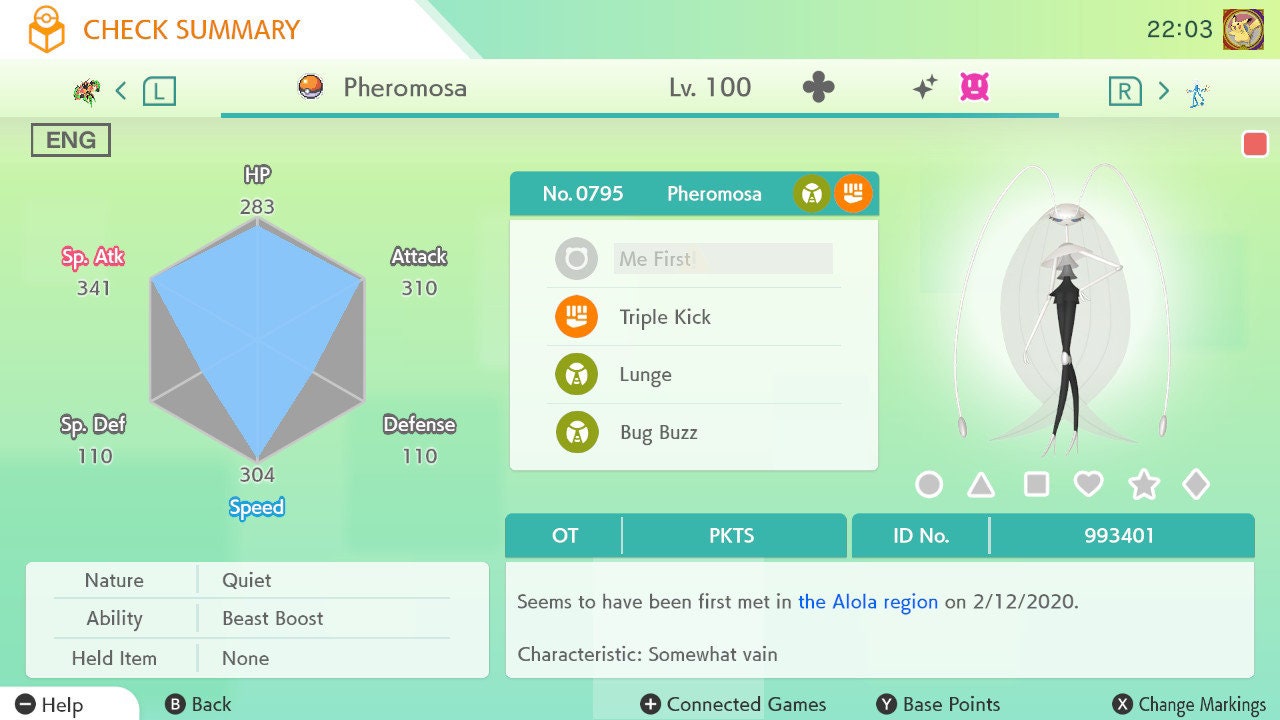Image resolution: width=1280 pixels, height=720 pixels.
Task: Click the ENG language tag
Action: coord(70,140)
